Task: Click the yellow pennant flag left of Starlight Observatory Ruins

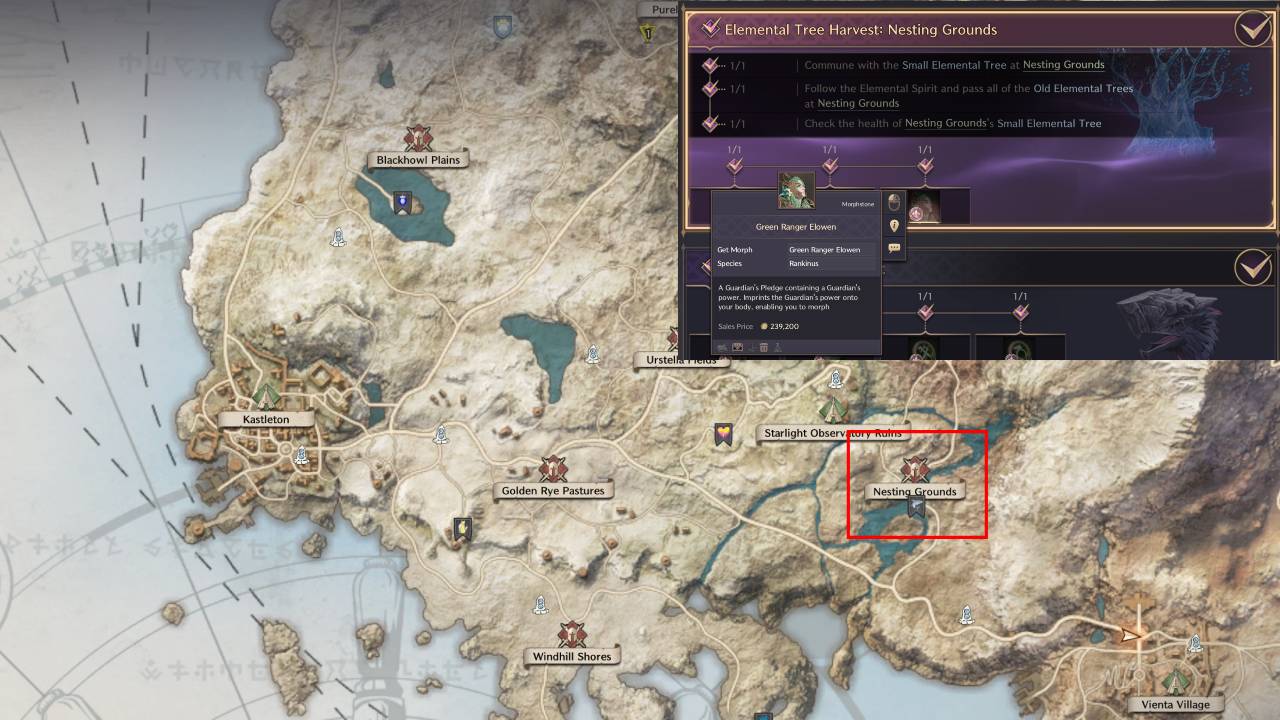Action: point(722,432)
